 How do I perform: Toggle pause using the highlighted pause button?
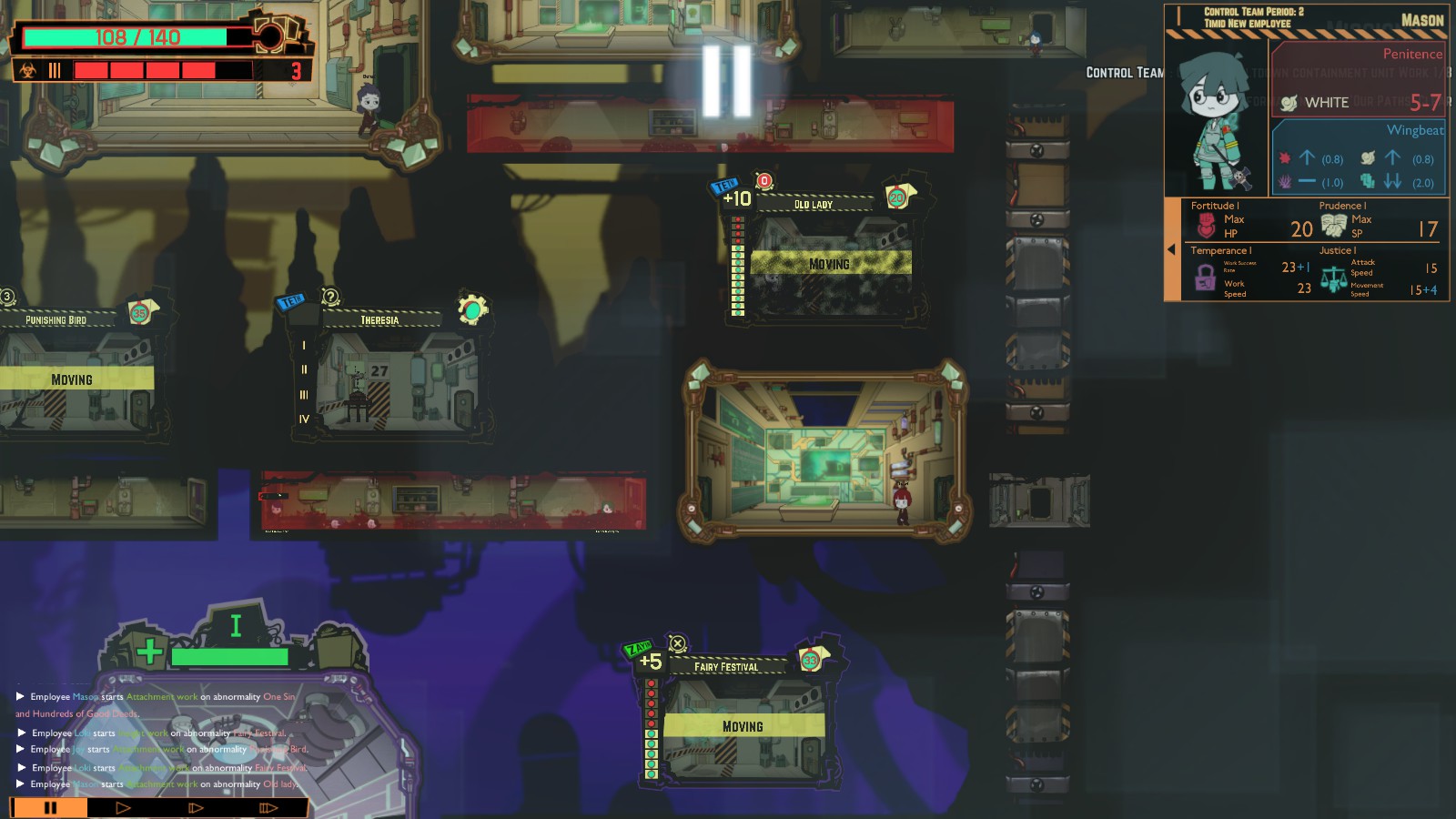pyautogui.click(x=50, y=806)
